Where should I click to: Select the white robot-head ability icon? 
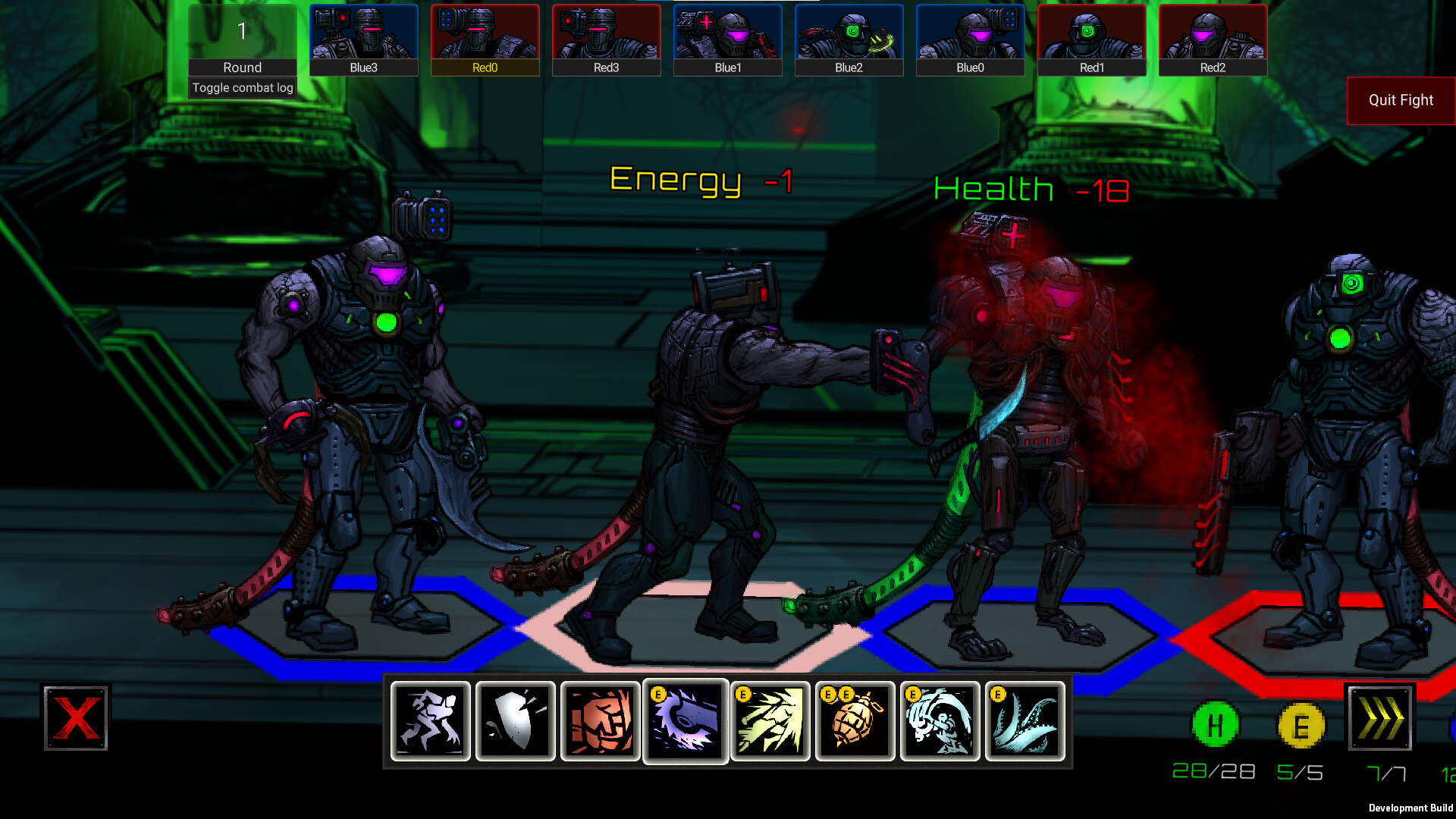pos(940,721)
